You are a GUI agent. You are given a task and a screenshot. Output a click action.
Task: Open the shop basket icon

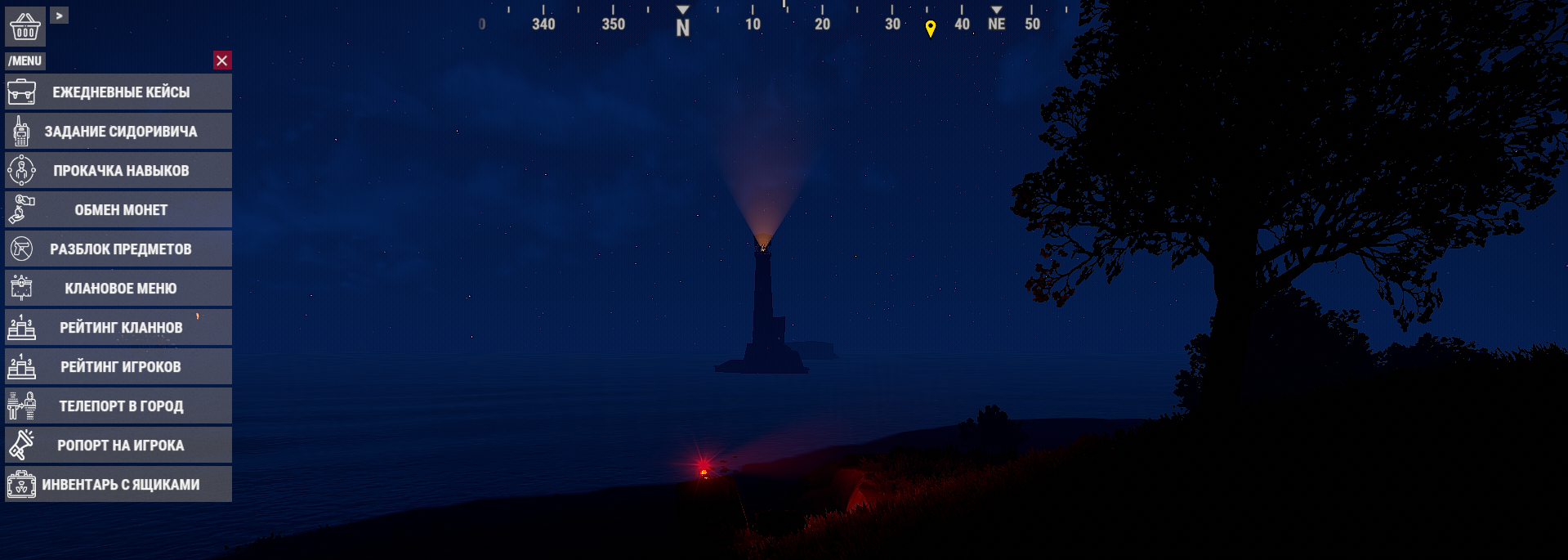click(x=25, y=26)
